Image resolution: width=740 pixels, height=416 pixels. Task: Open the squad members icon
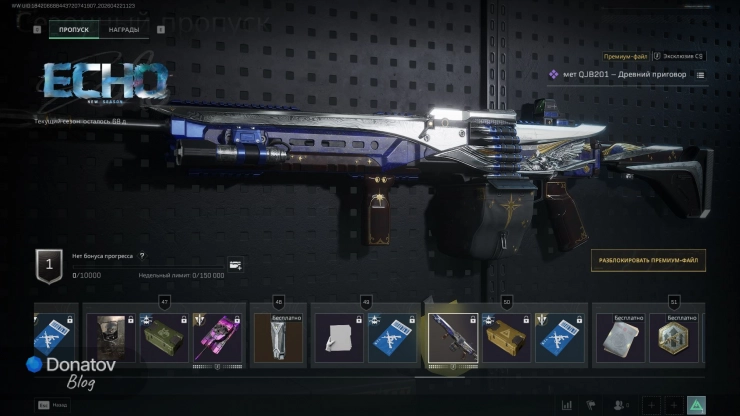(x=620, y=405)
